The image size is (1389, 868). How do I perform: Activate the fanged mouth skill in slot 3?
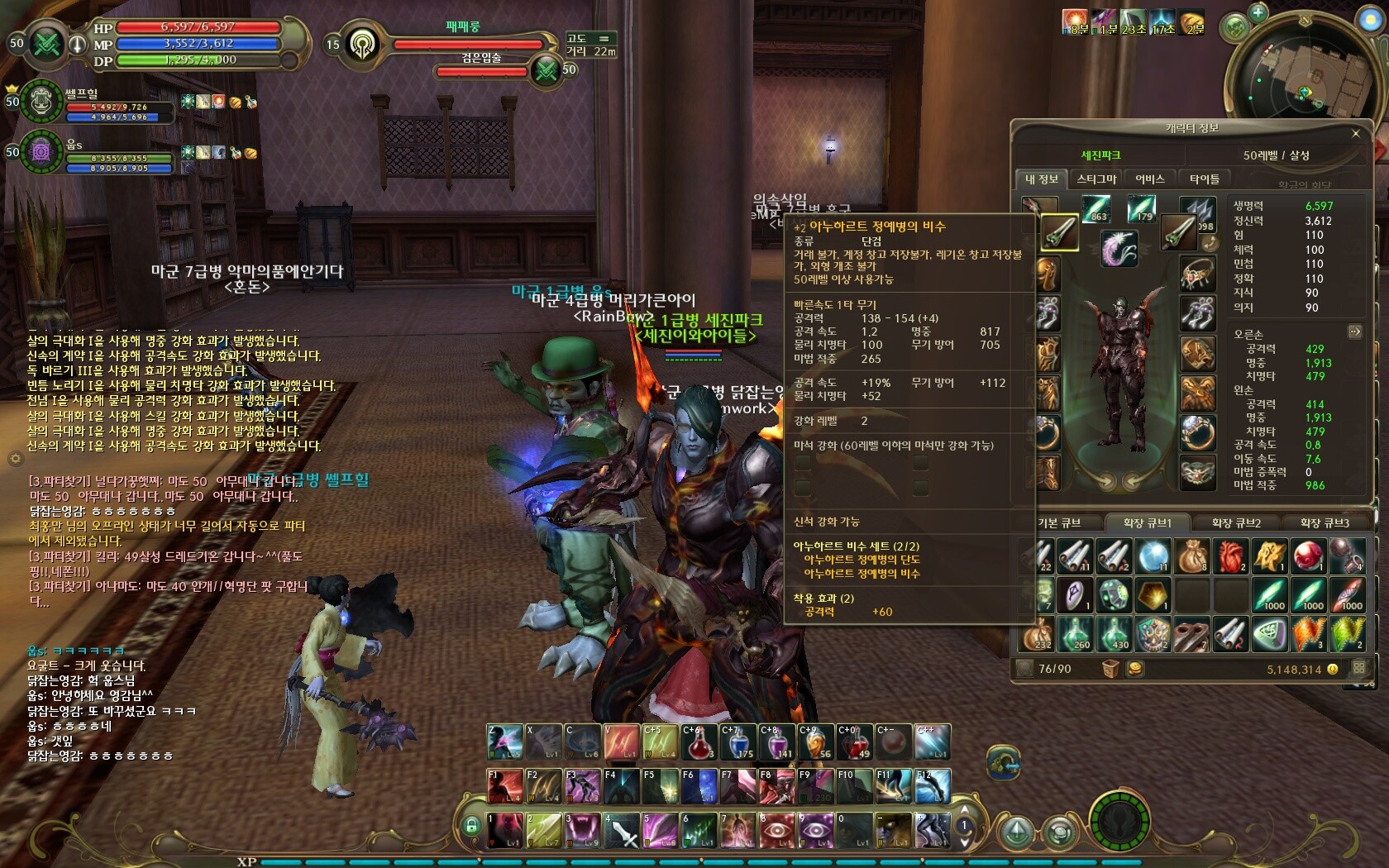coord(582,830)
